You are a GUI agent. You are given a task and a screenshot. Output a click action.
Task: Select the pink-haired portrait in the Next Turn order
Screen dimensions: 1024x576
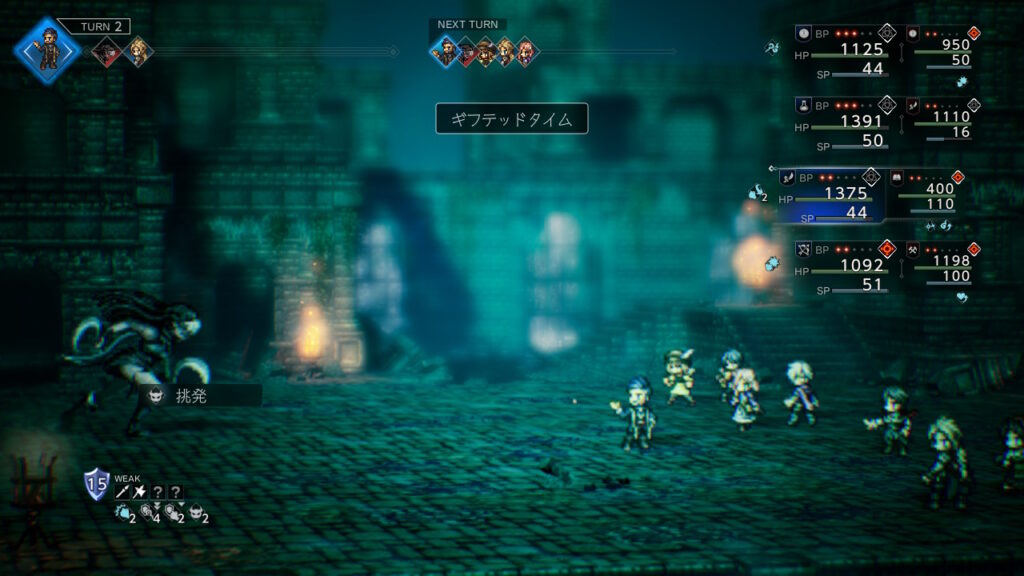click(x=524, y=52)
